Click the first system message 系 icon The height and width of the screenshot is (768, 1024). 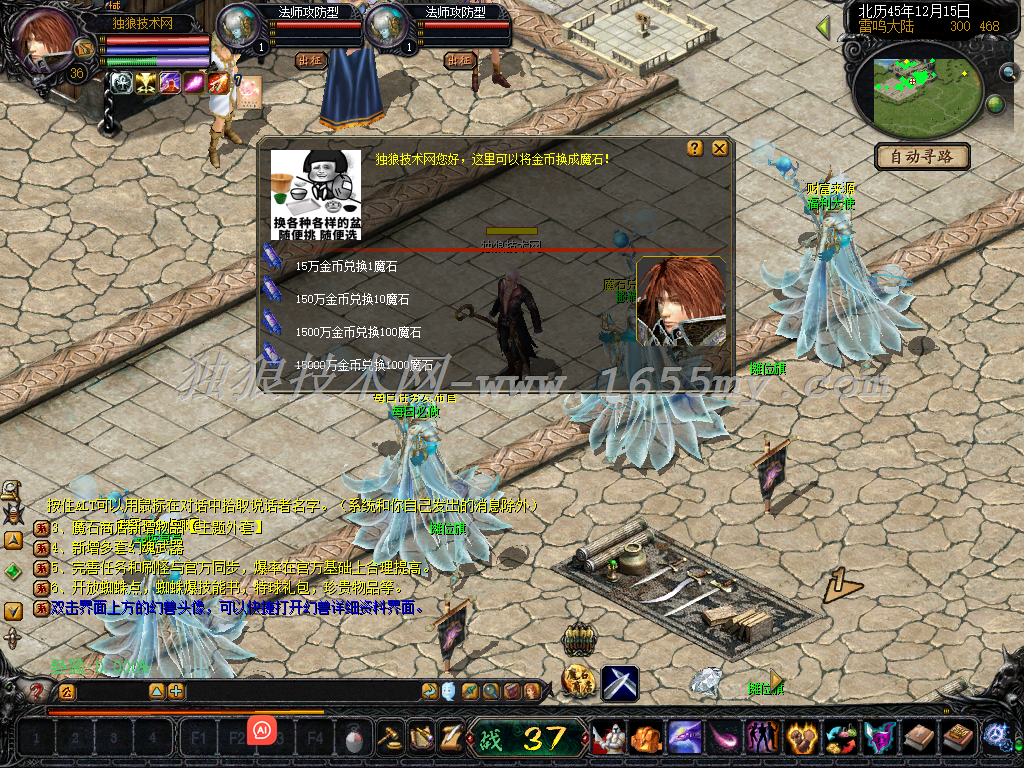pyautogui.click(x=41, y=527)
